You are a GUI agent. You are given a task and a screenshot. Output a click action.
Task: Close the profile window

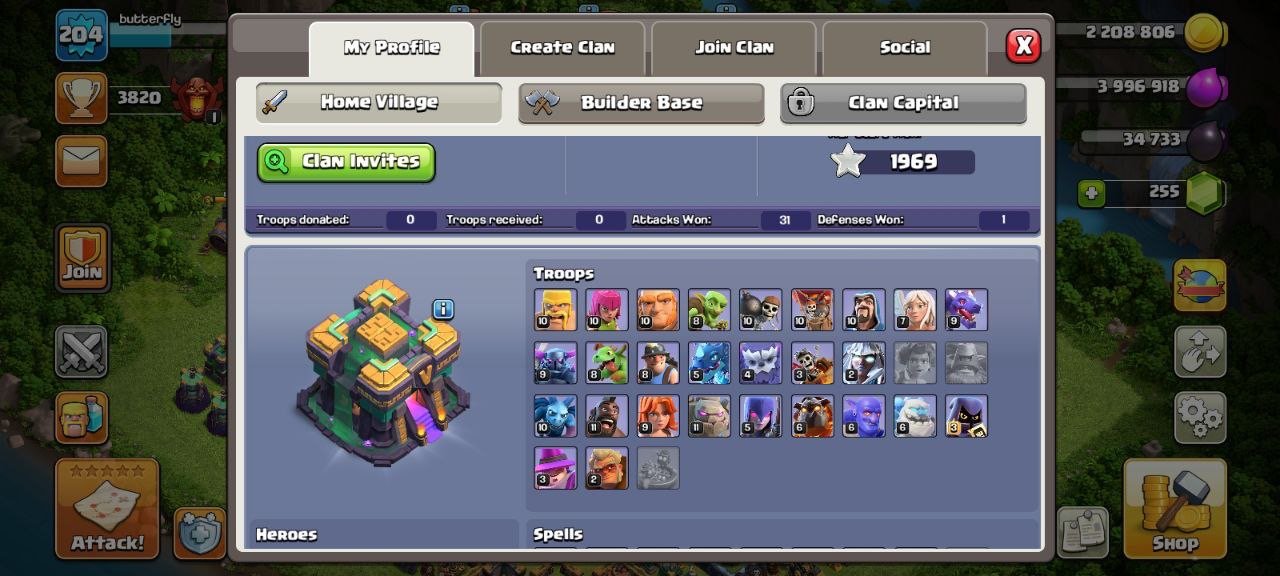coord(1022,46)
